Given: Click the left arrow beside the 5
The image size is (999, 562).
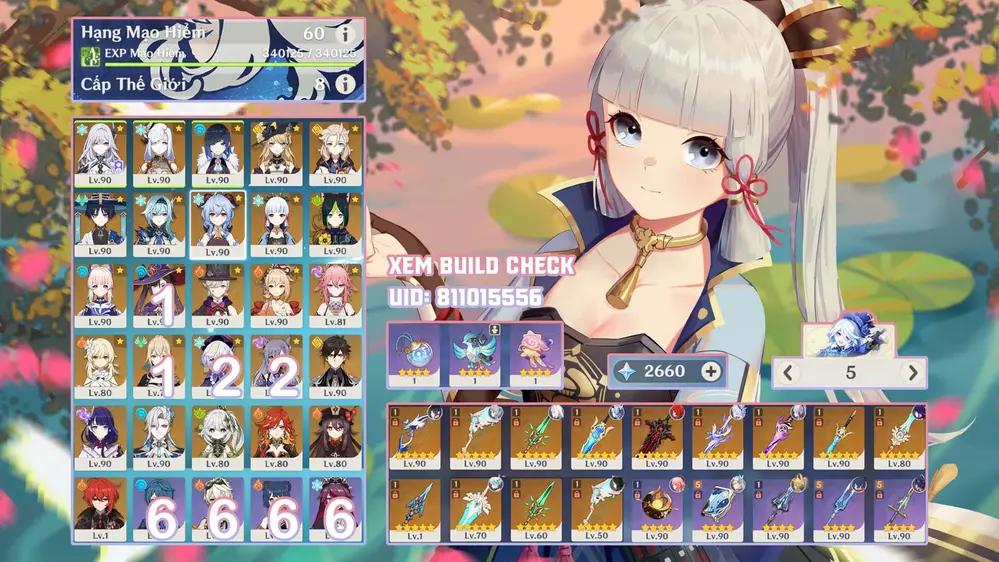Looking at the screenshot, I should click(789, 373).
